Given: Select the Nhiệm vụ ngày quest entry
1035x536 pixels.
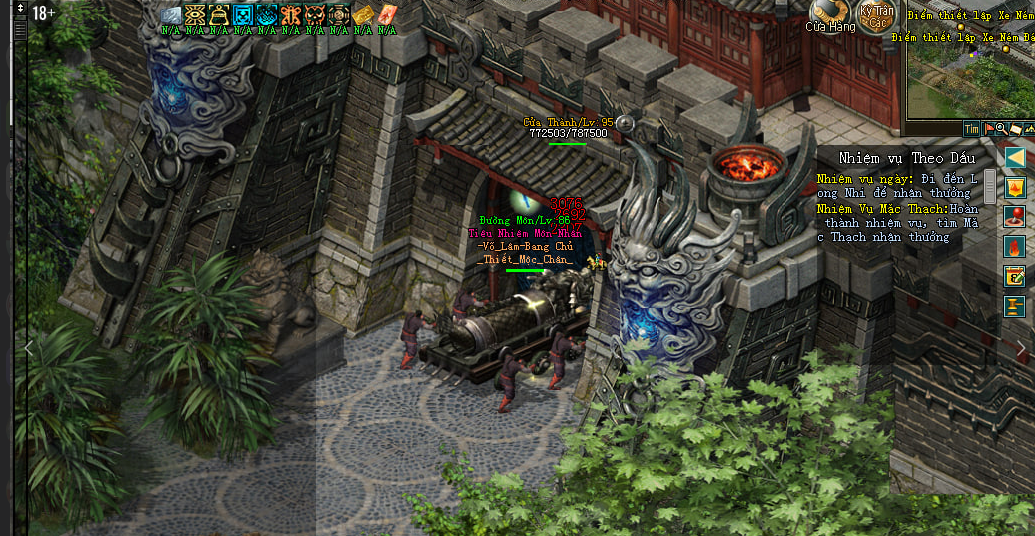Looking at the screenshot, I should coord(895,186).
